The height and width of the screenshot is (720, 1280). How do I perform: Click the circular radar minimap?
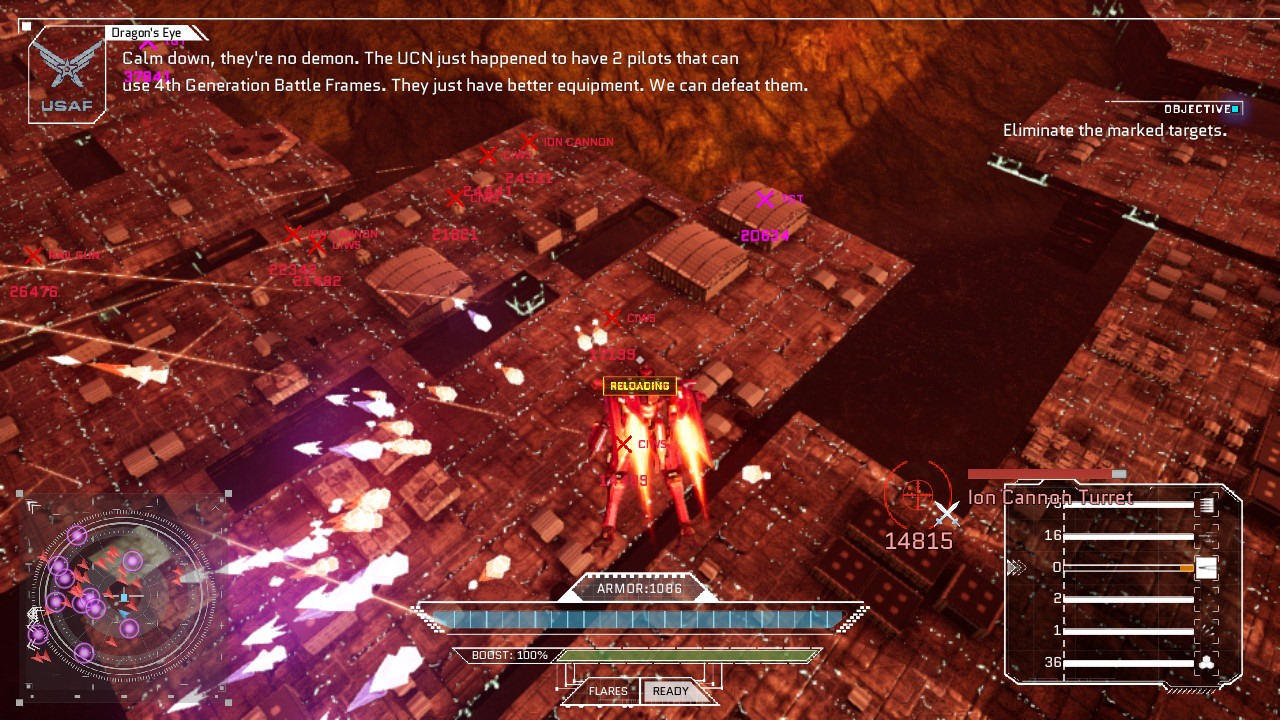click(122, 596)
